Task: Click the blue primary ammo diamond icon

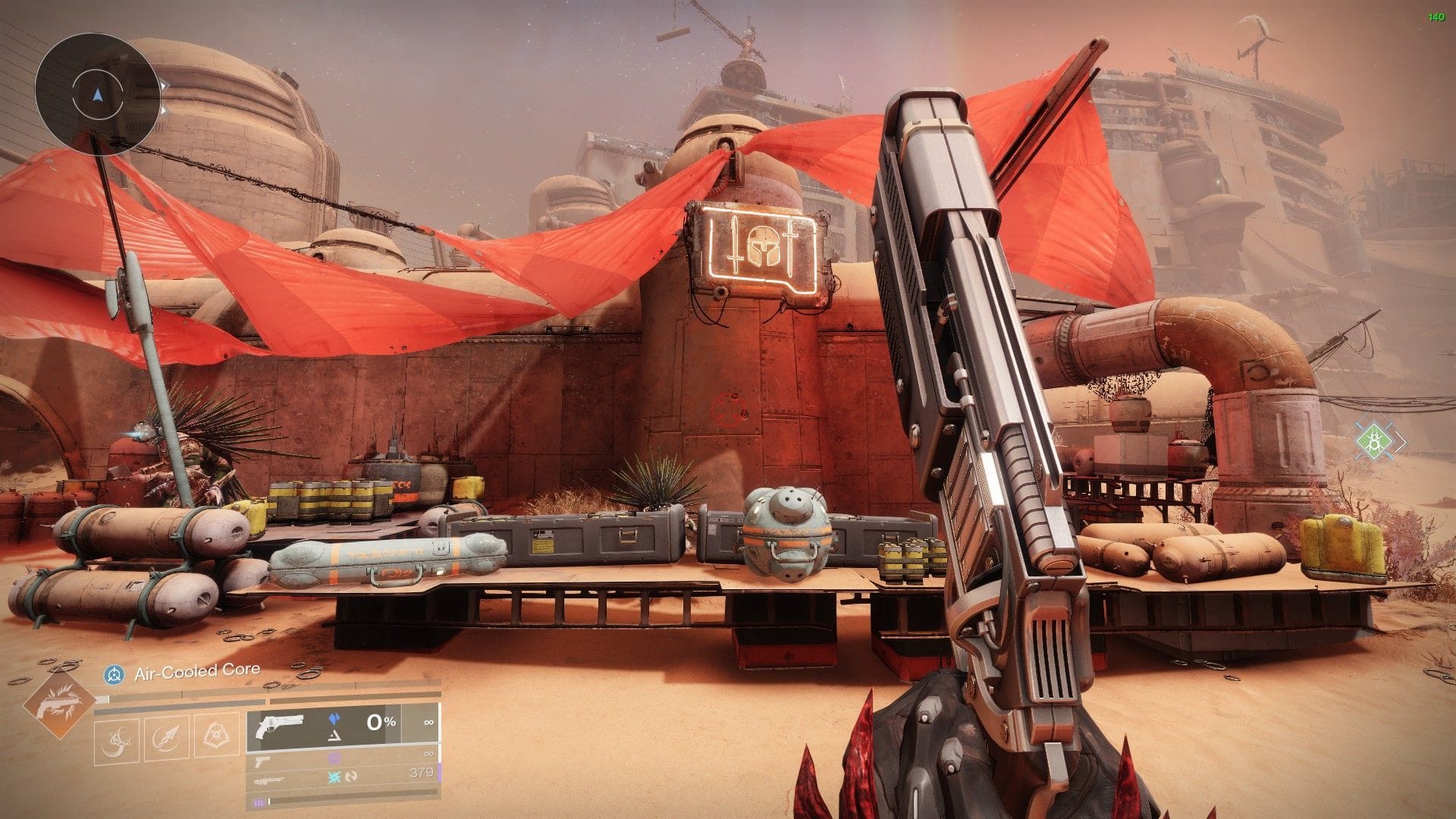Action: click(x=334, y=718)
